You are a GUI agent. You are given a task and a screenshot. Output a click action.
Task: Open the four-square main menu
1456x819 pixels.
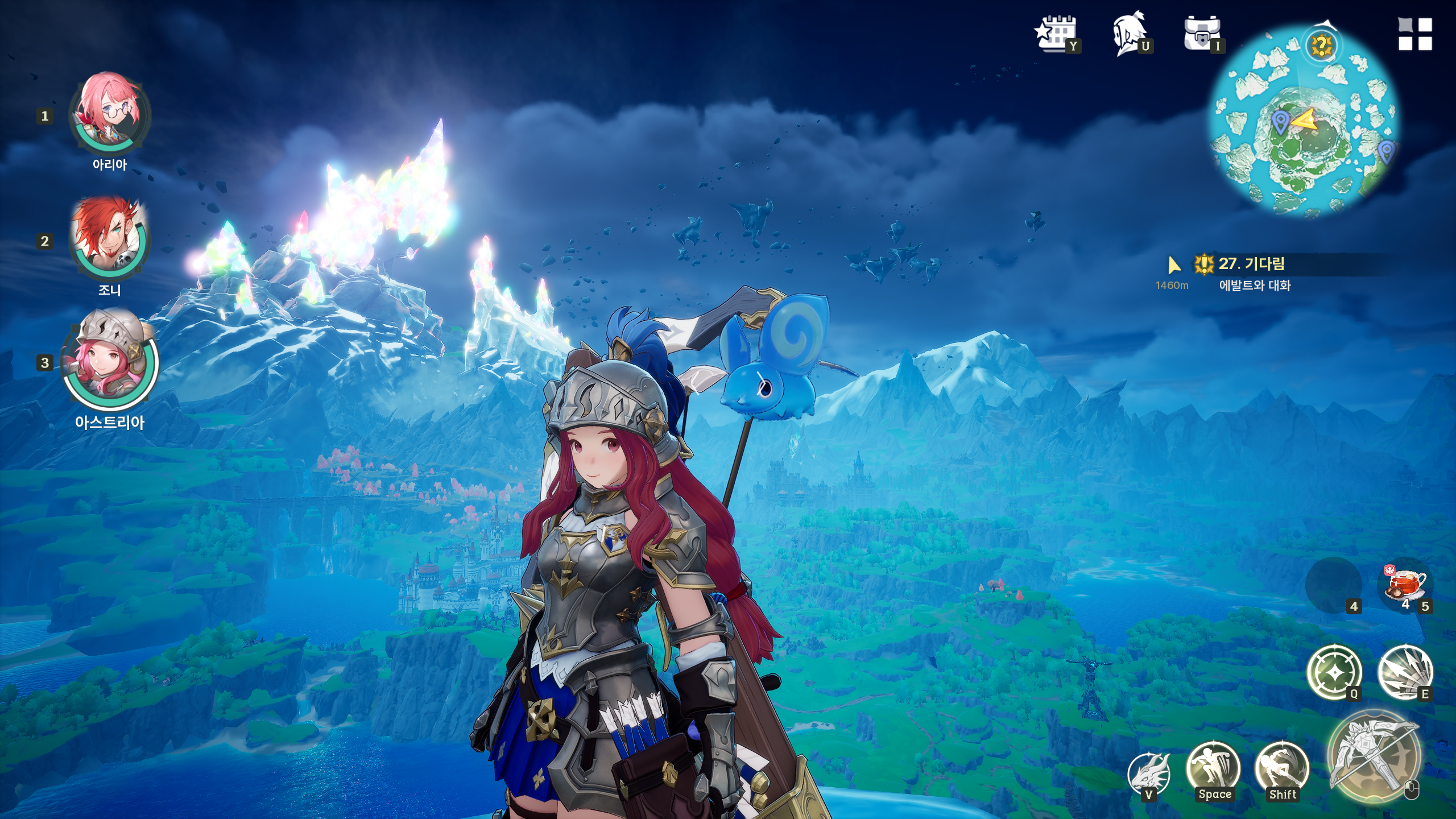click(x=1415, y=34)
